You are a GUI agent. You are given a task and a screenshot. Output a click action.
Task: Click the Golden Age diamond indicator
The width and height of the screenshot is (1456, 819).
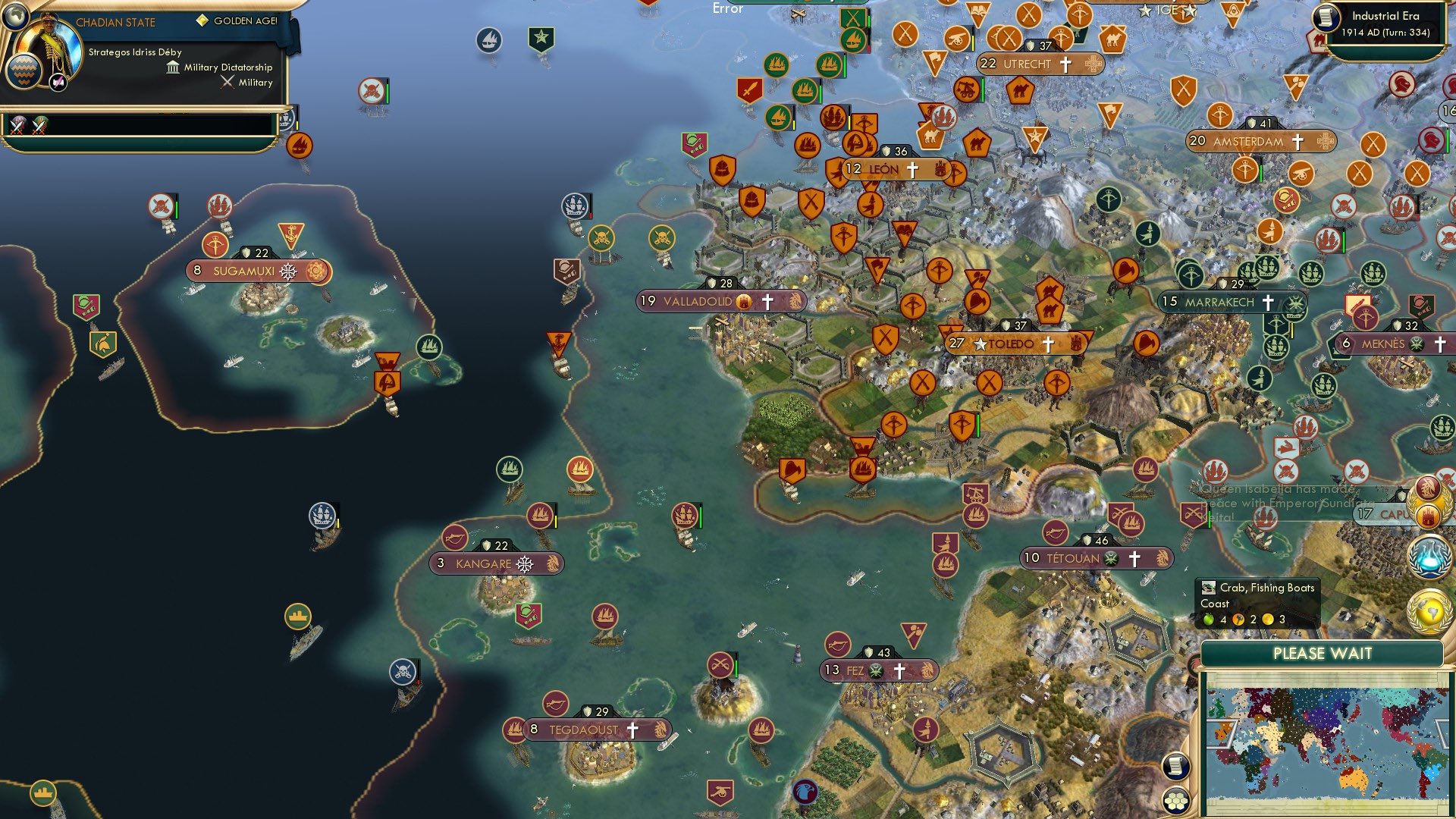pyautogui.click(x=202, y=20)
